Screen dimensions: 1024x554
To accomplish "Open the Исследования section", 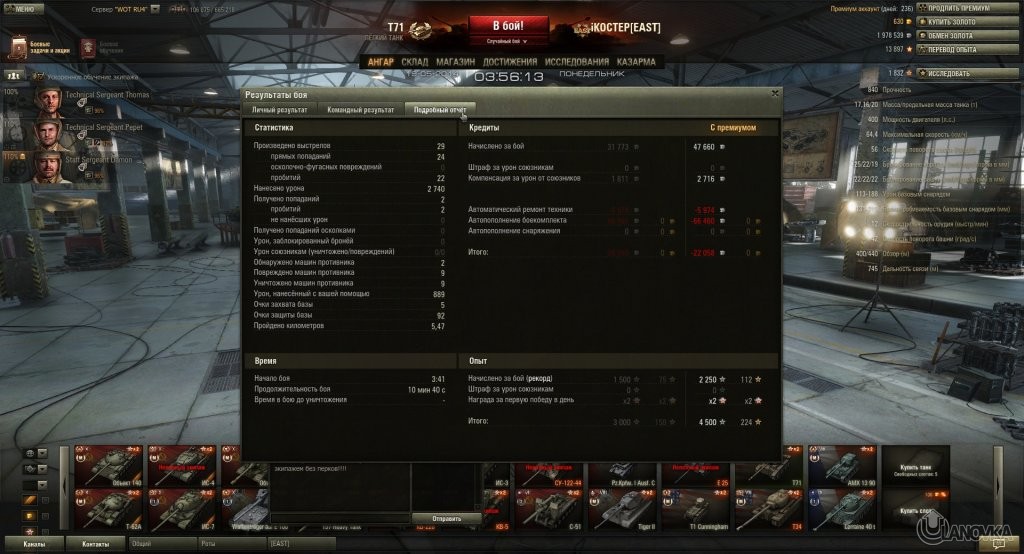I will coord(578,62).
